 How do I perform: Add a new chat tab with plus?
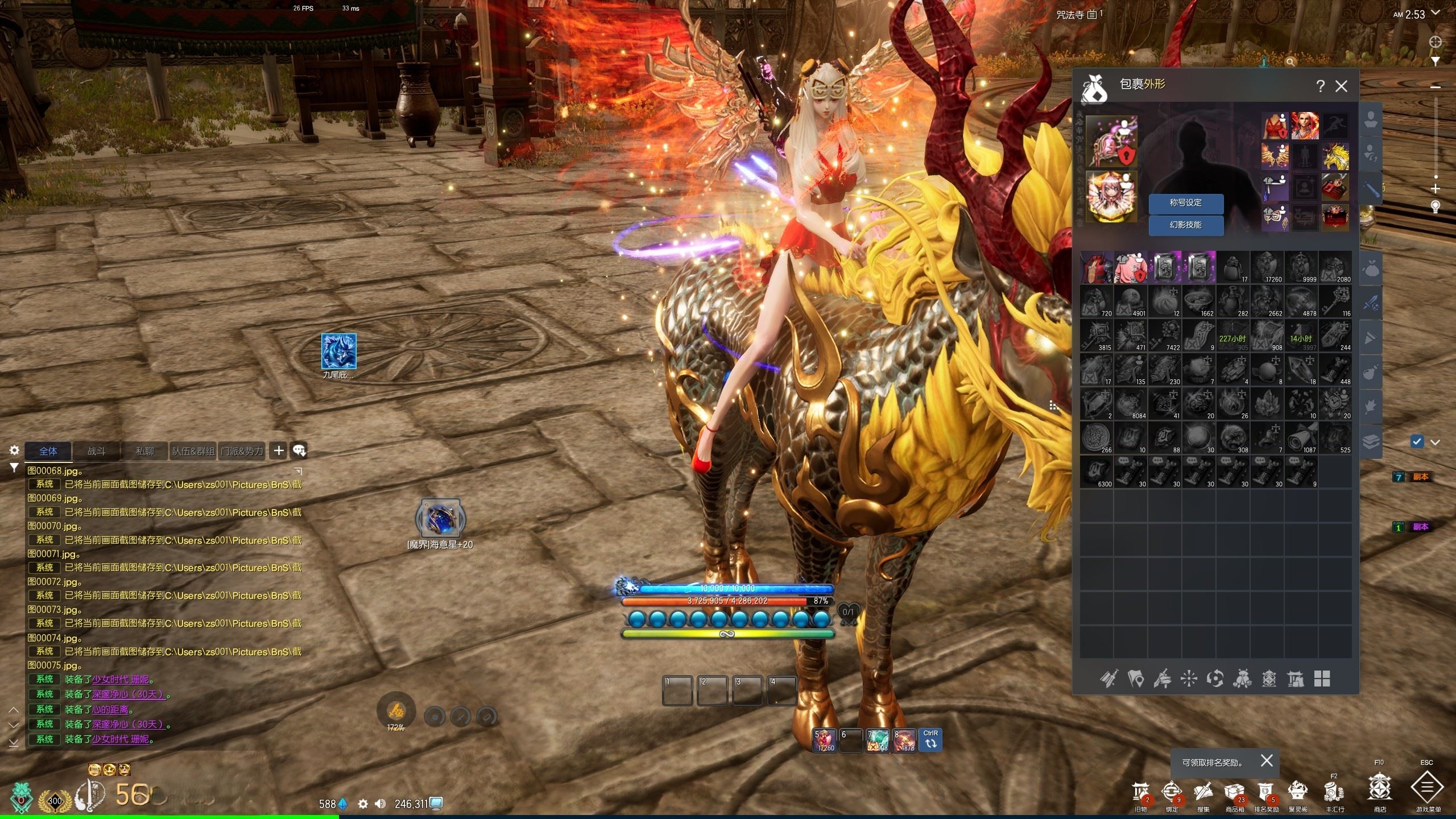tap(279, 451)
